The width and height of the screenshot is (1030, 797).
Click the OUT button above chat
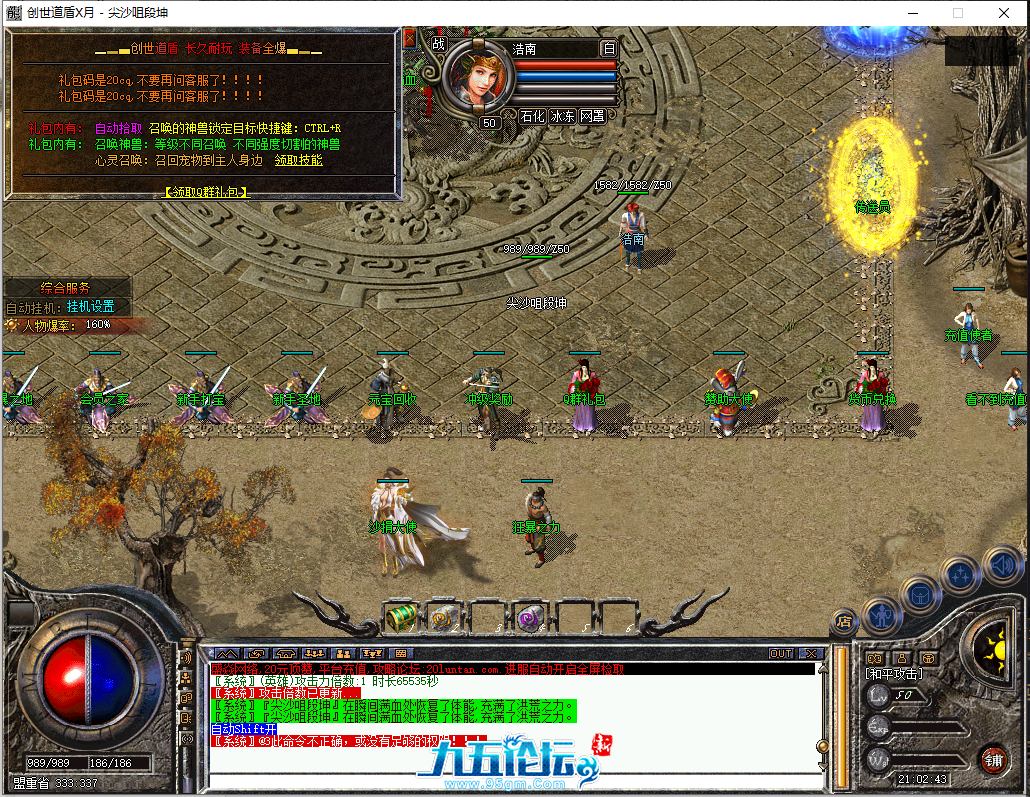(x=781, y=653)
